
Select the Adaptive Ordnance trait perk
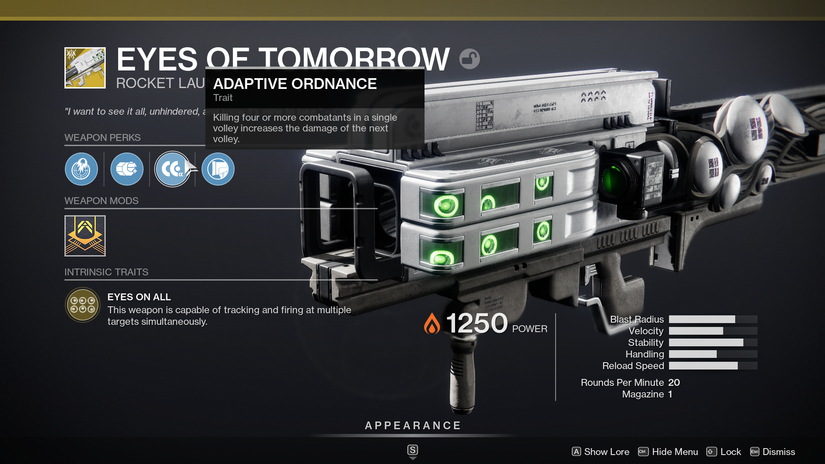(171, 168)
